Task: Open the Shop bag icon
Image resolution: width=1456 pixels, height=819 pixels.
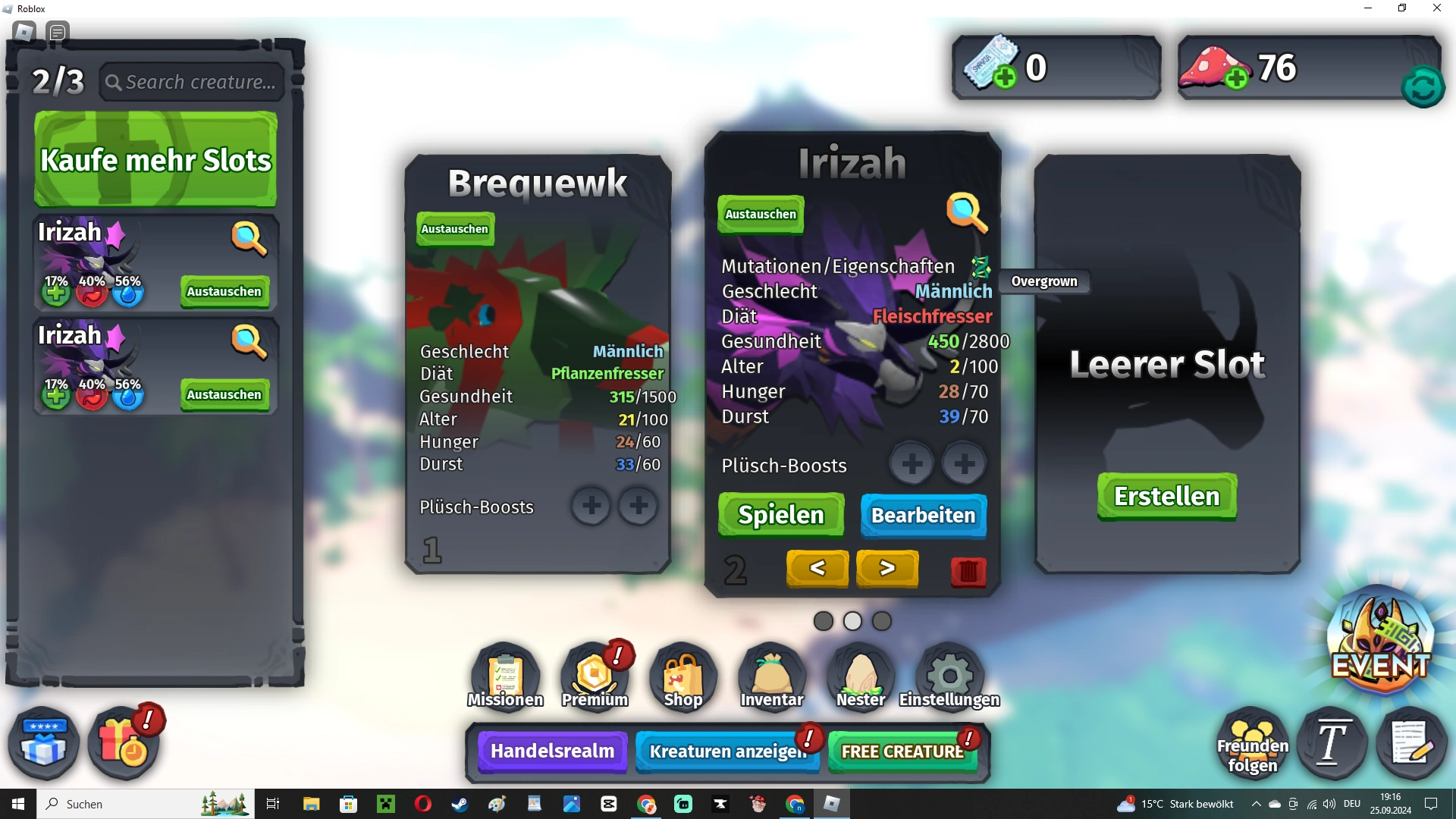Action: tap(682, 673)
